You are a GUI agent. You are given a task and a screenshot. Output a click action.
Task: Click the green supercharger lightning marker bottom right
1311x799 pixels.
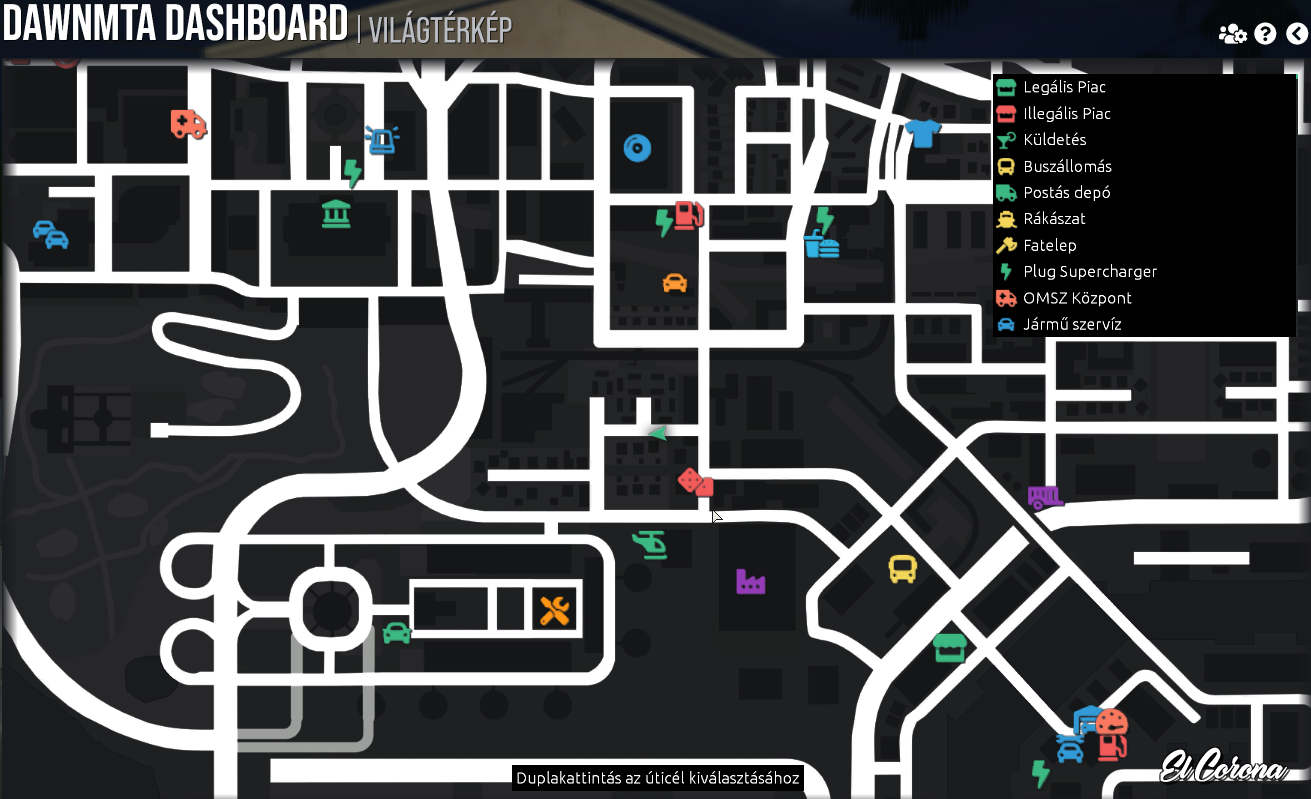(x=1040, y=774)
